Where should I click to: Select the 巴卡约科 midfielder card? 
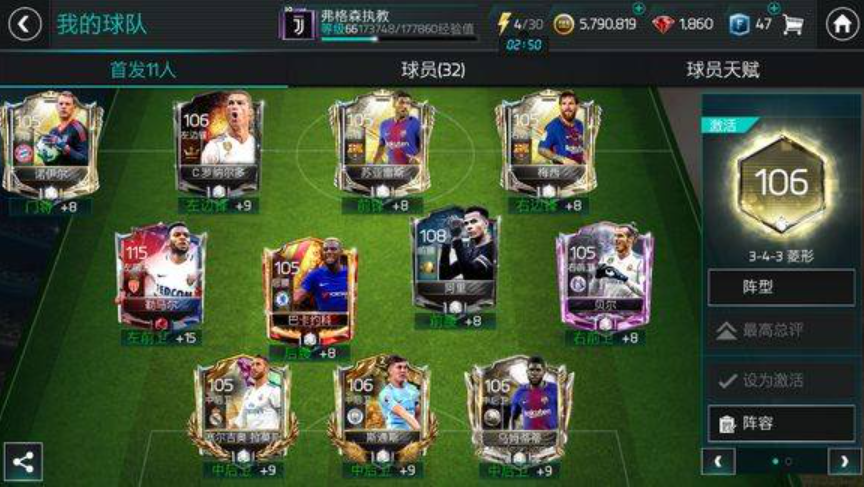(308, 290)
